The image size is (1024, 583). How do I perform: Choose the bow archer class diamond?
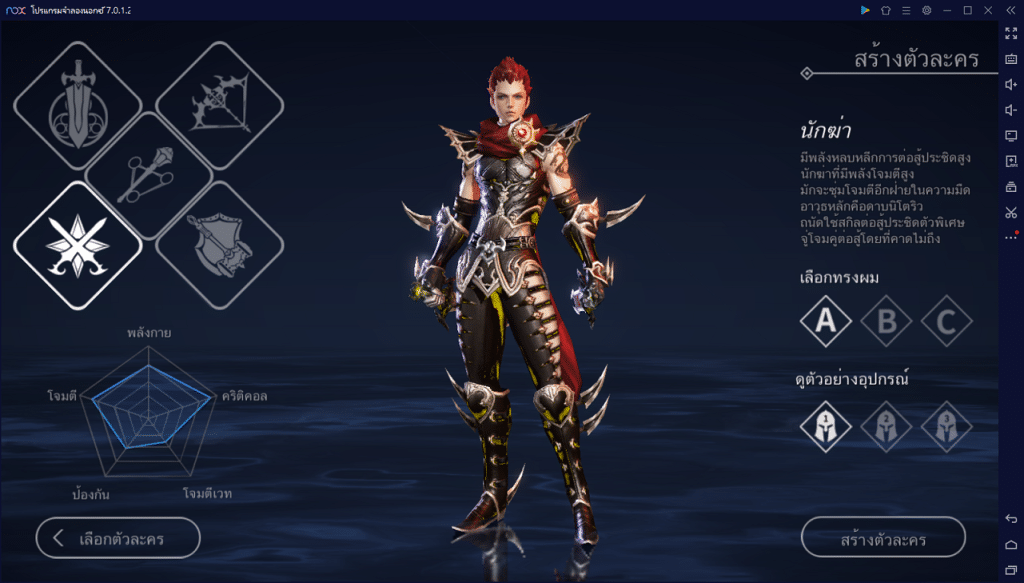(x=220, y=106)
